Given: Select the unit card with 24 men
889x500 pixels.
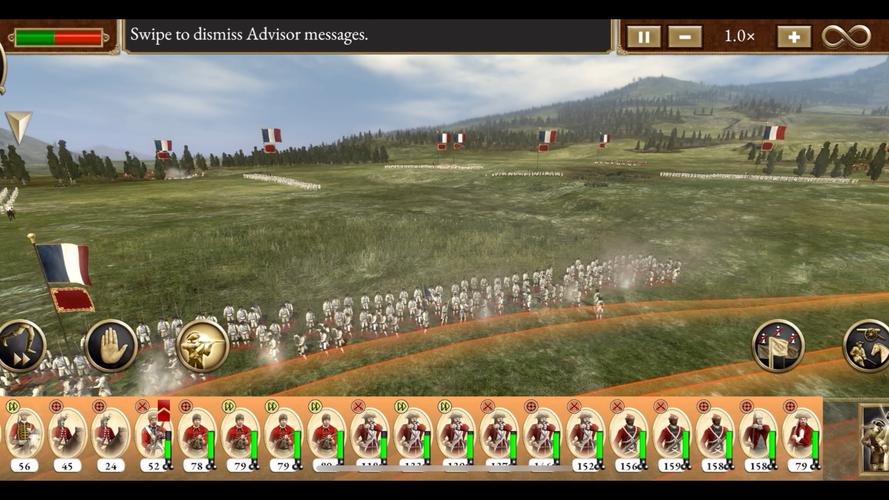Looking at the screenshot, I should click(x=110, y=436).
